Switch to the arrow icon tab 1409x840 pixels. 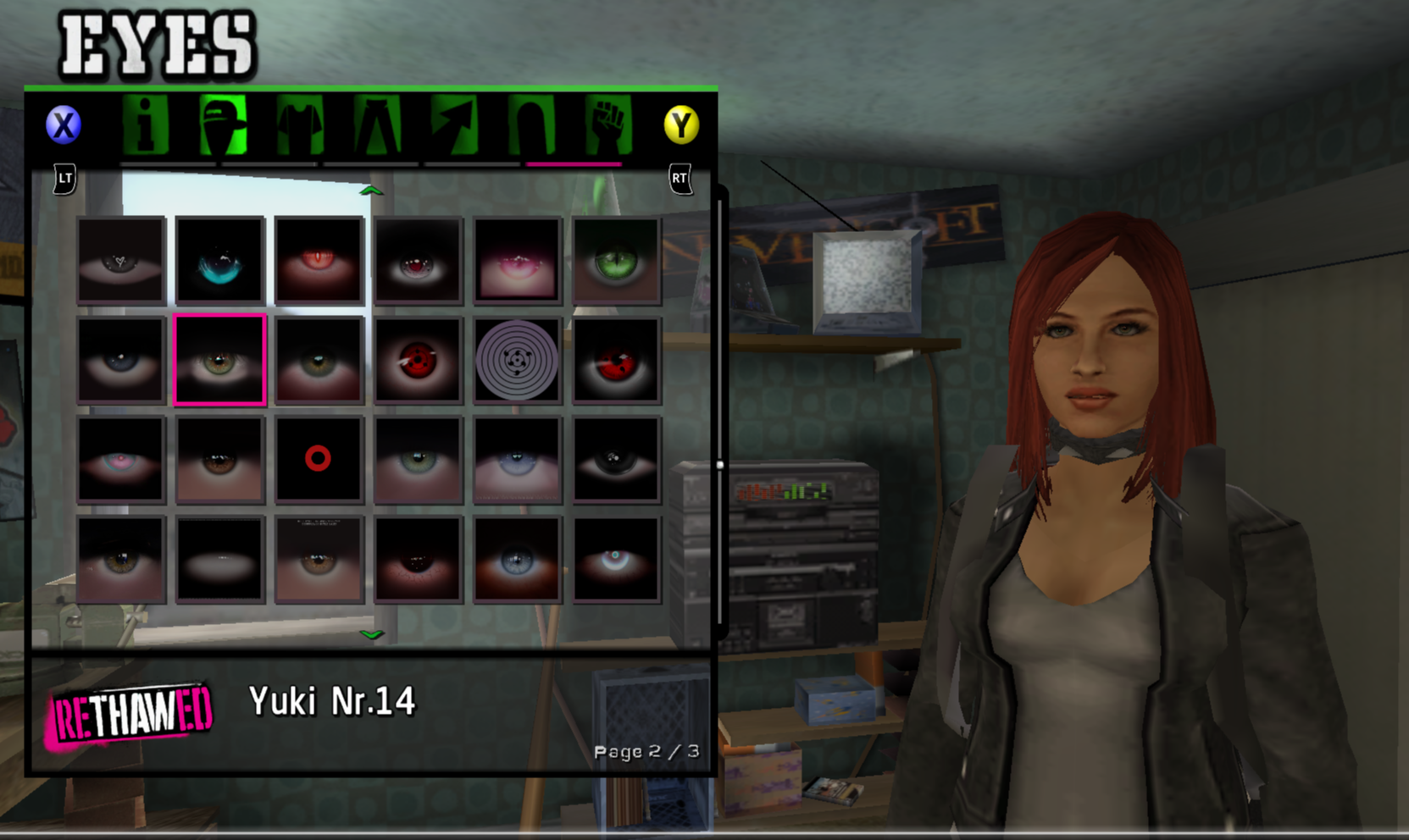(x=454, y=125)
